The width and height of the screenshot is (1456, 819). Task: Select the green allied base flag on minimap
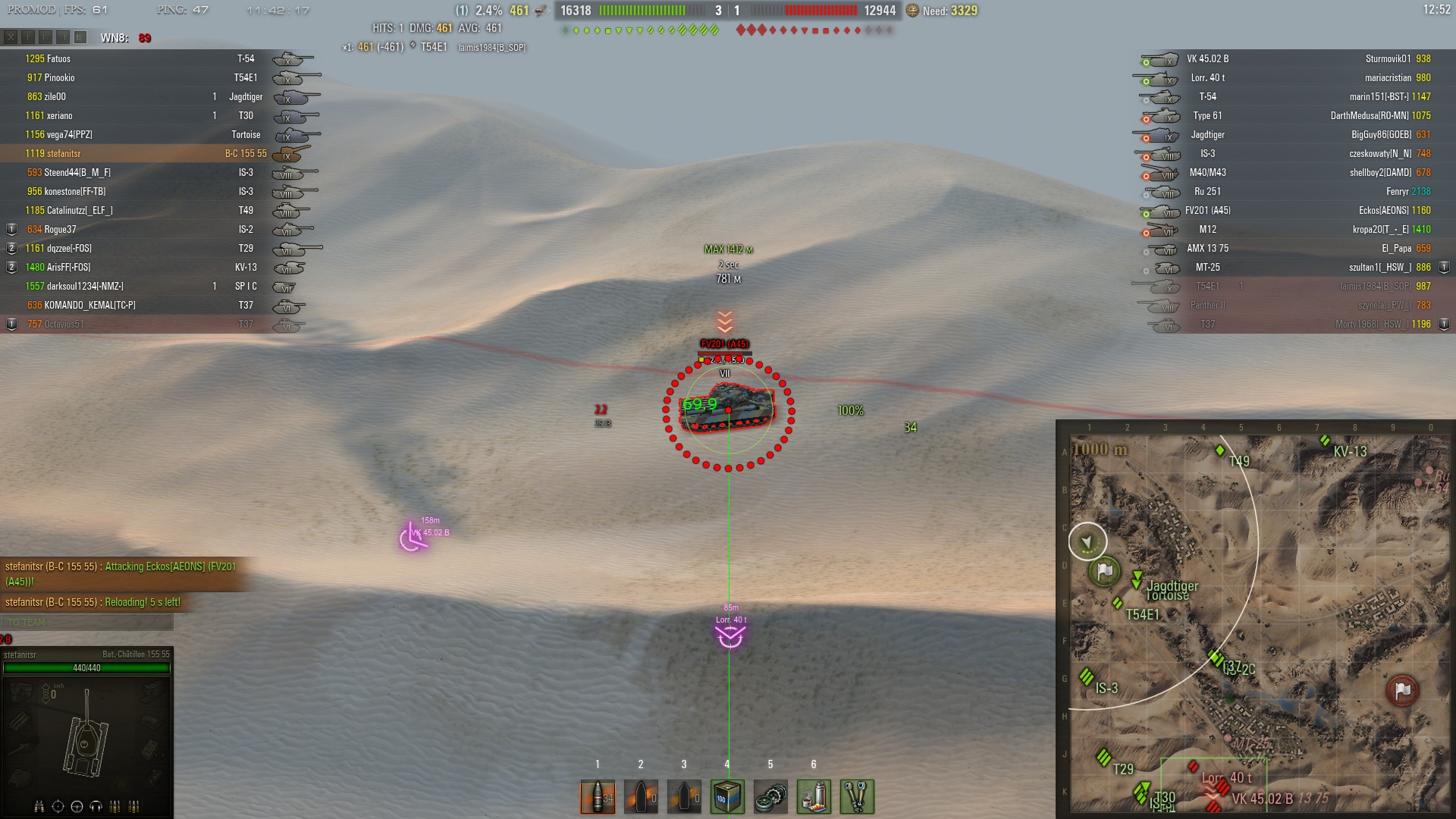1104,571
